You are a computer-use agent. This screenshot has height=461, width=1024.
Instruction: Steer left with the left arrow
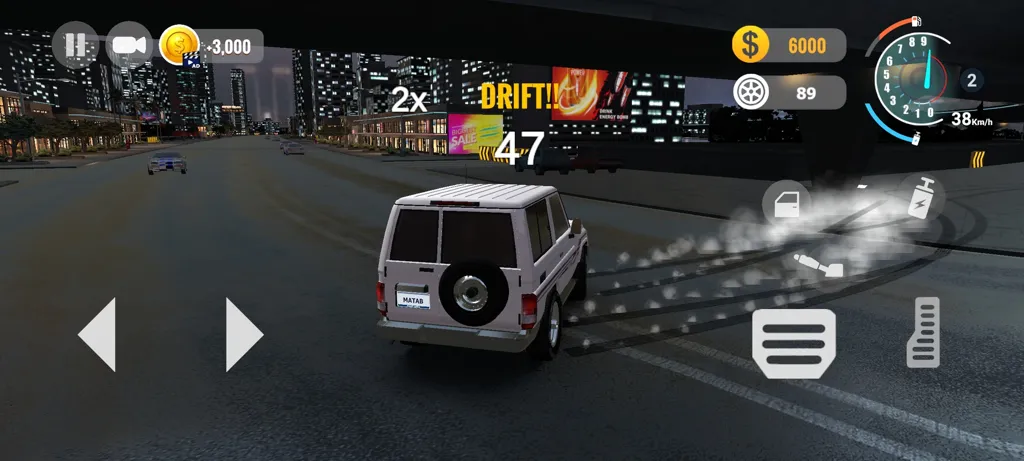(97, 334)
